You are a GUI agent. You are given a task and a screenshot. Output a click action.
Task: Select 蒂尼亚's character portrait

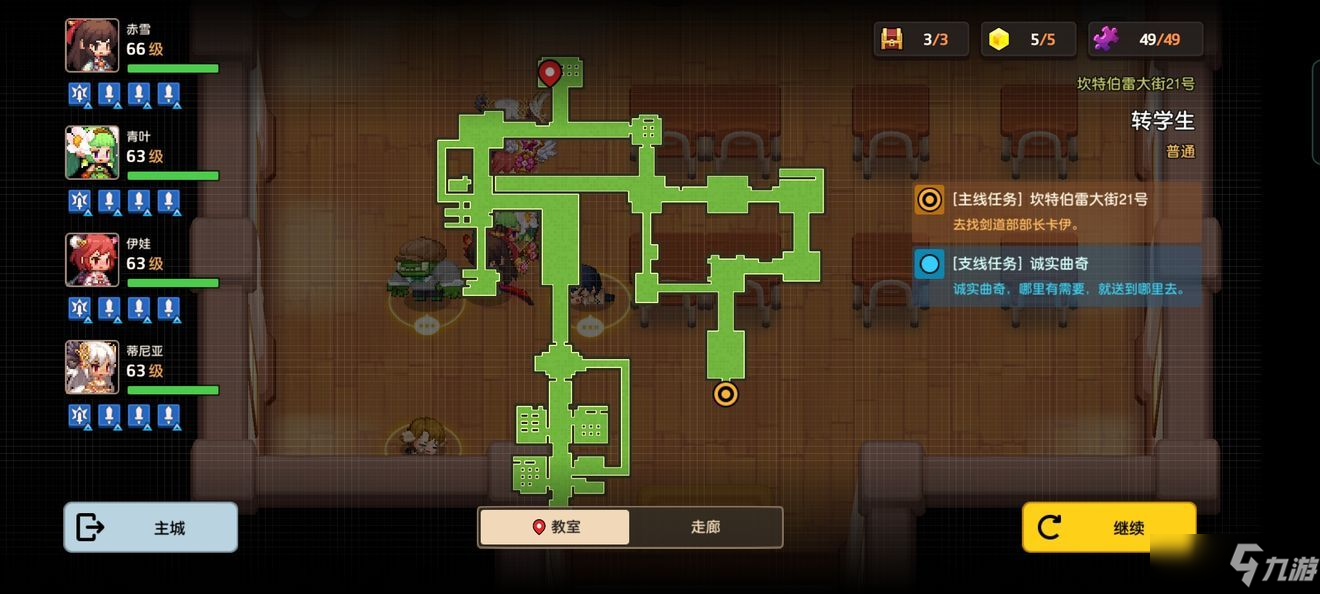[x=92, y=367]
